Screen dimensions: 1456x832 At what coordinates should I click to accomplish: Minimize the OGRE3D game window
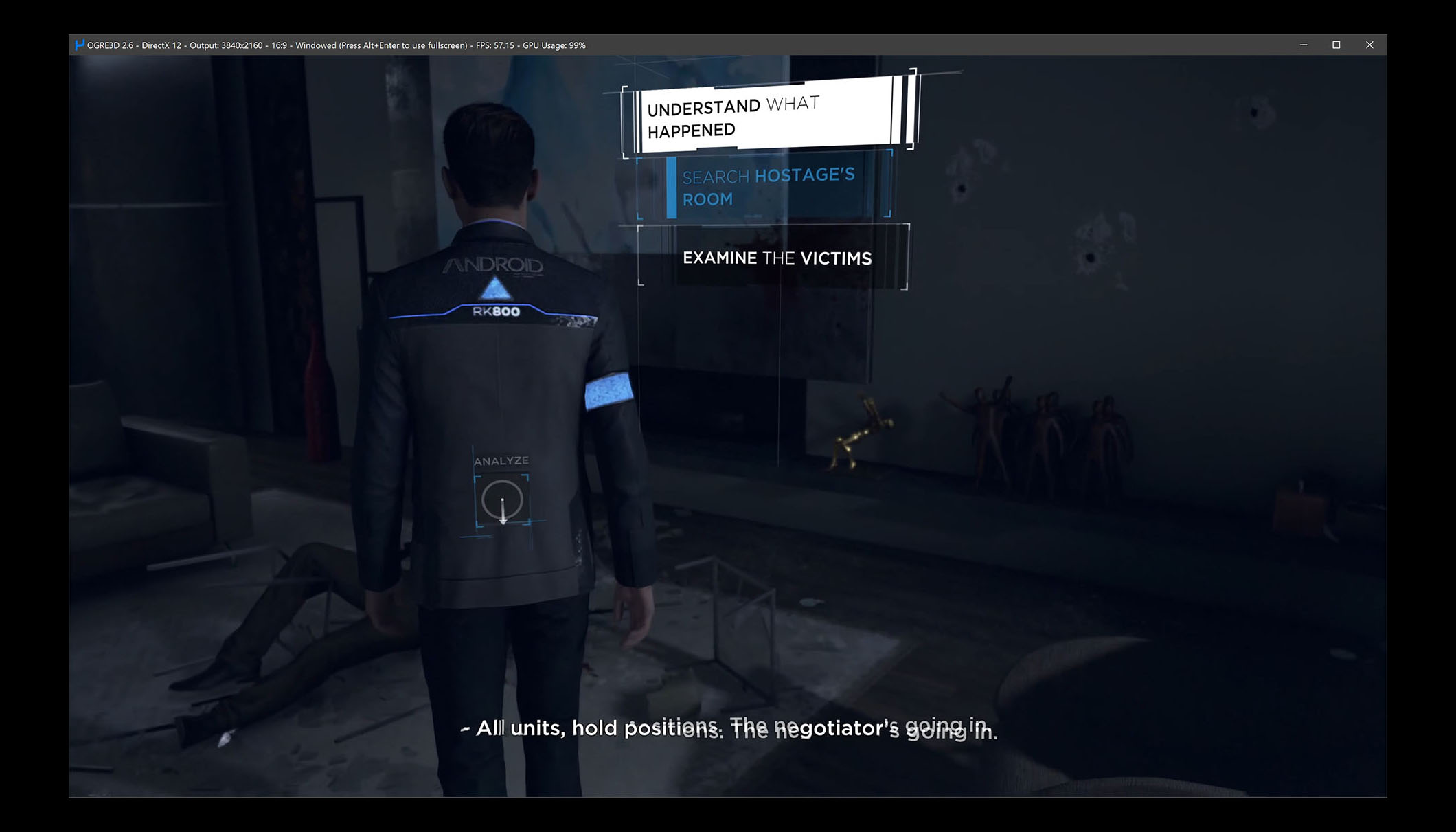tap(1304, 45)
